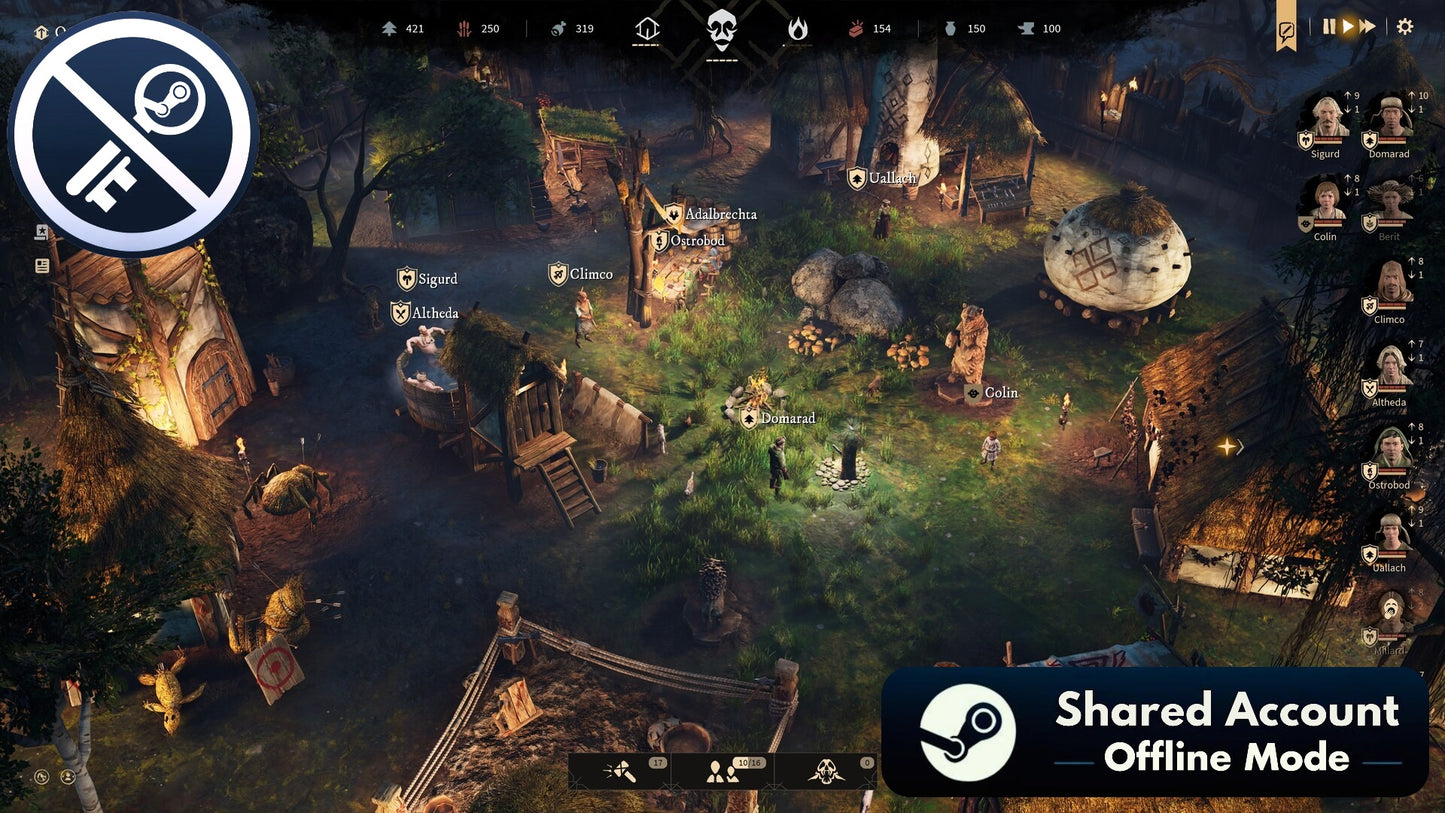Open the hammer build menu
Screen dimensions: 1445x813
coord(620,771)
